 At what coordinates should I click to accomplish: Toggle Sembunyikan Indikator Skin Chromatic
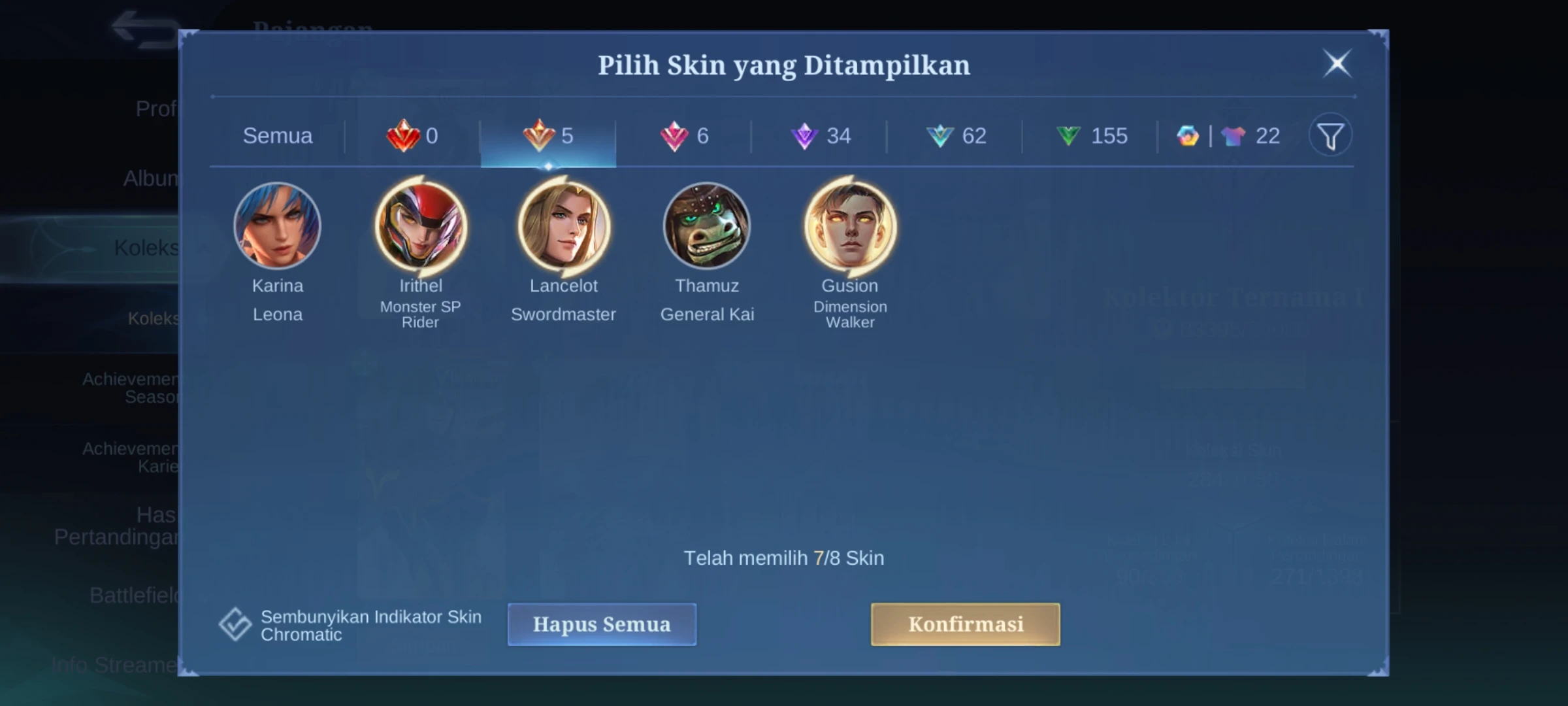(235, 623)
